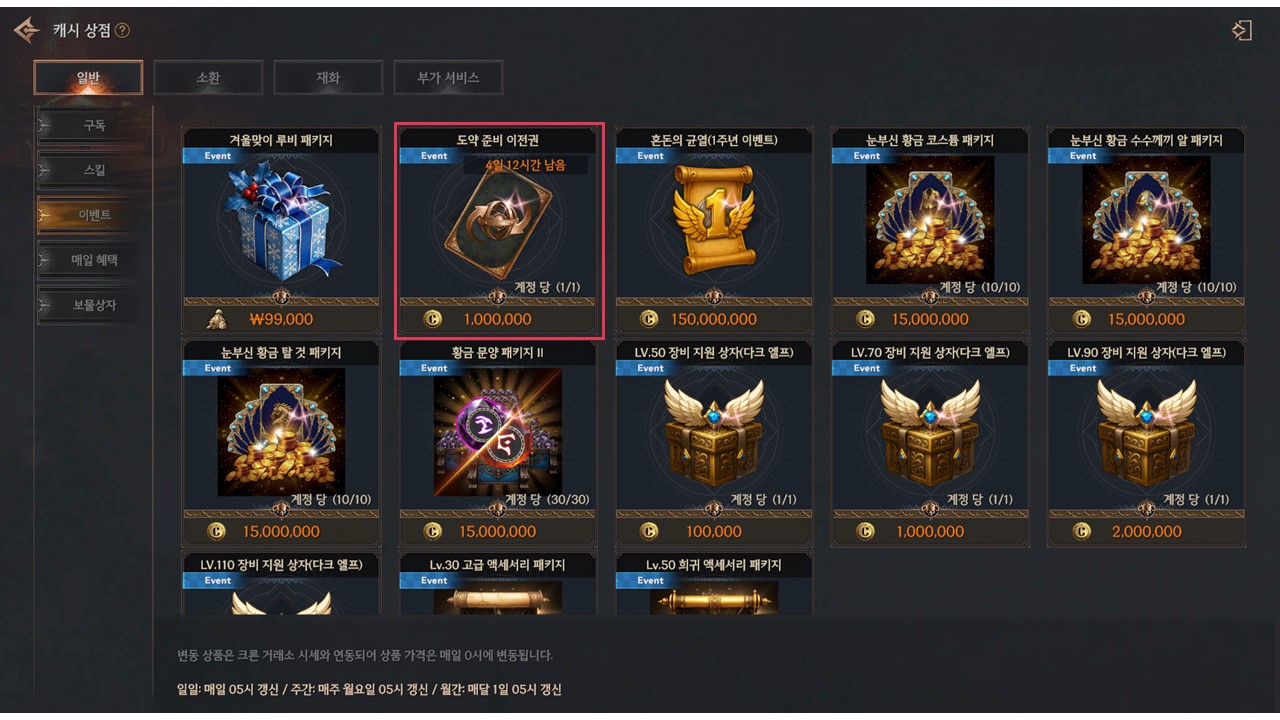1280x720 pixels.
Task: Select the LV.50 장비 지원 상자(다크 엘프)
Action: click(714, 437)
